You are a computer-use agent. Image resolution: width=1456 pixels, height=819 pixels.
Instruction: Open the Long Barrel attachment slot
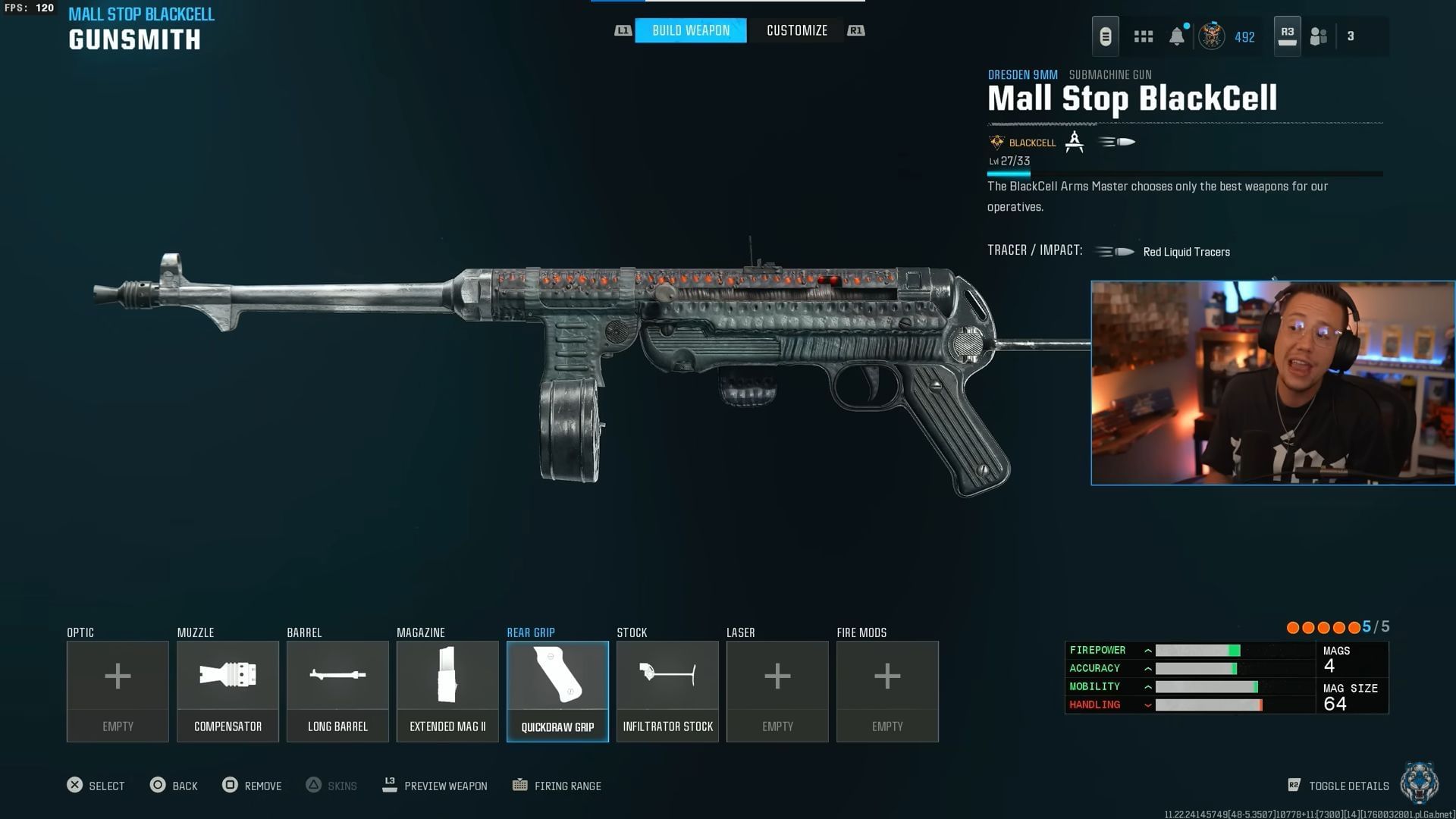point(337,691)
